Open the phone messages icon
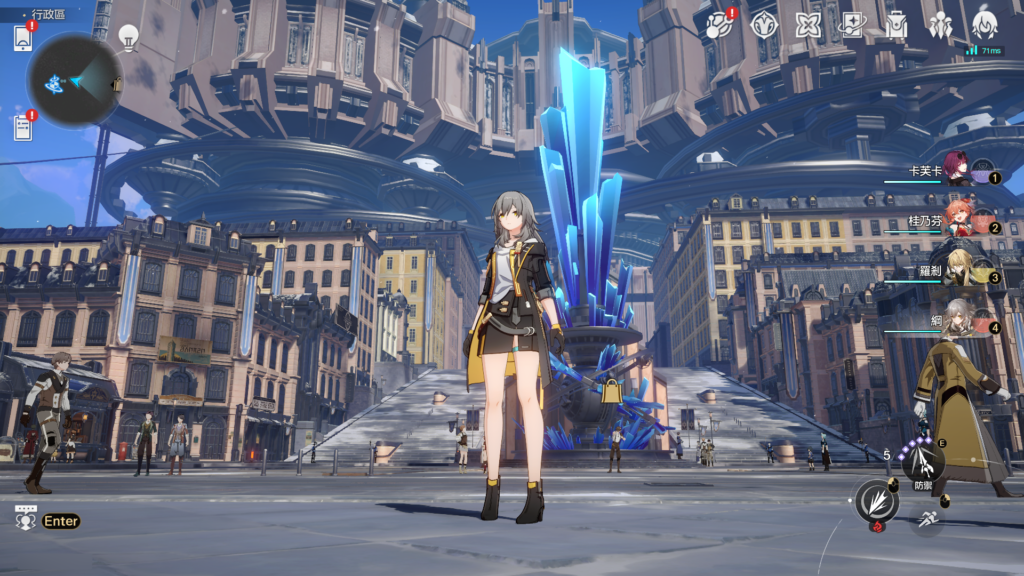 point(23,39)
